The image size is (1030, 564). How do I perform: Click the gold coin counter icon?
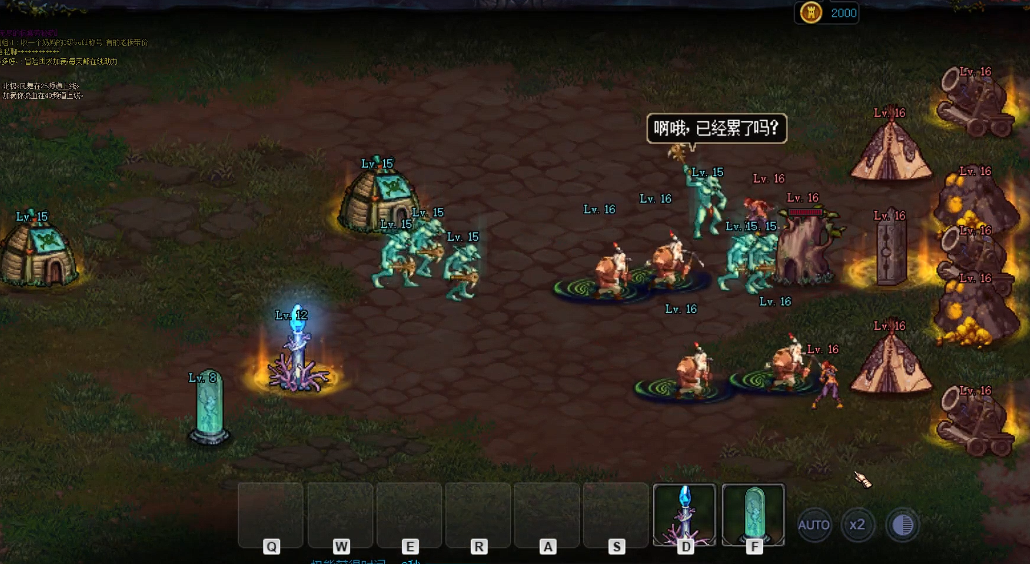pyautogui.click(x=812, y=13)
